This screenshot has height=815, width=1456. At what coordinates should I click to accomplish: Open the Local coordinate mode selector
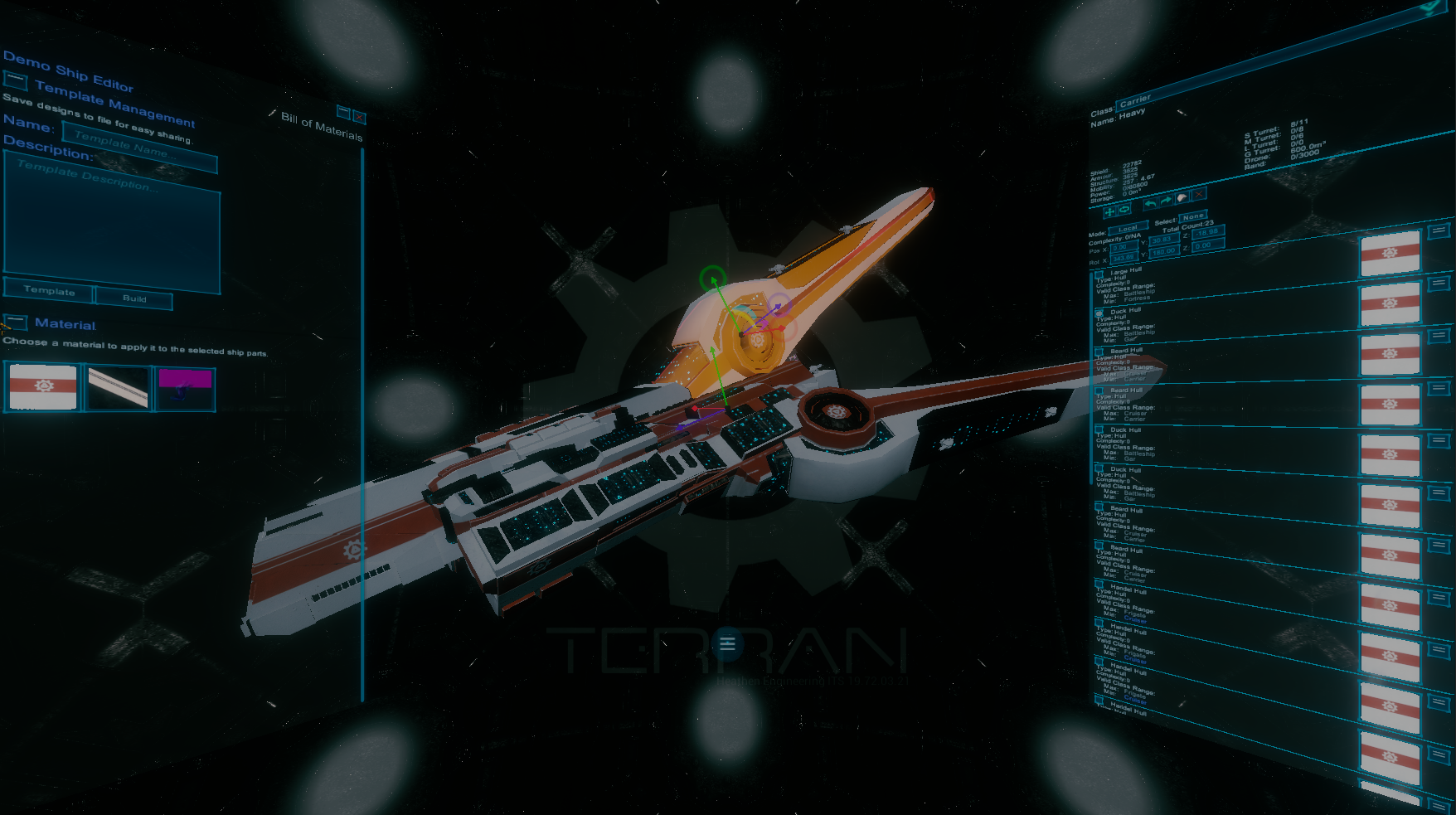[1128, 227]
